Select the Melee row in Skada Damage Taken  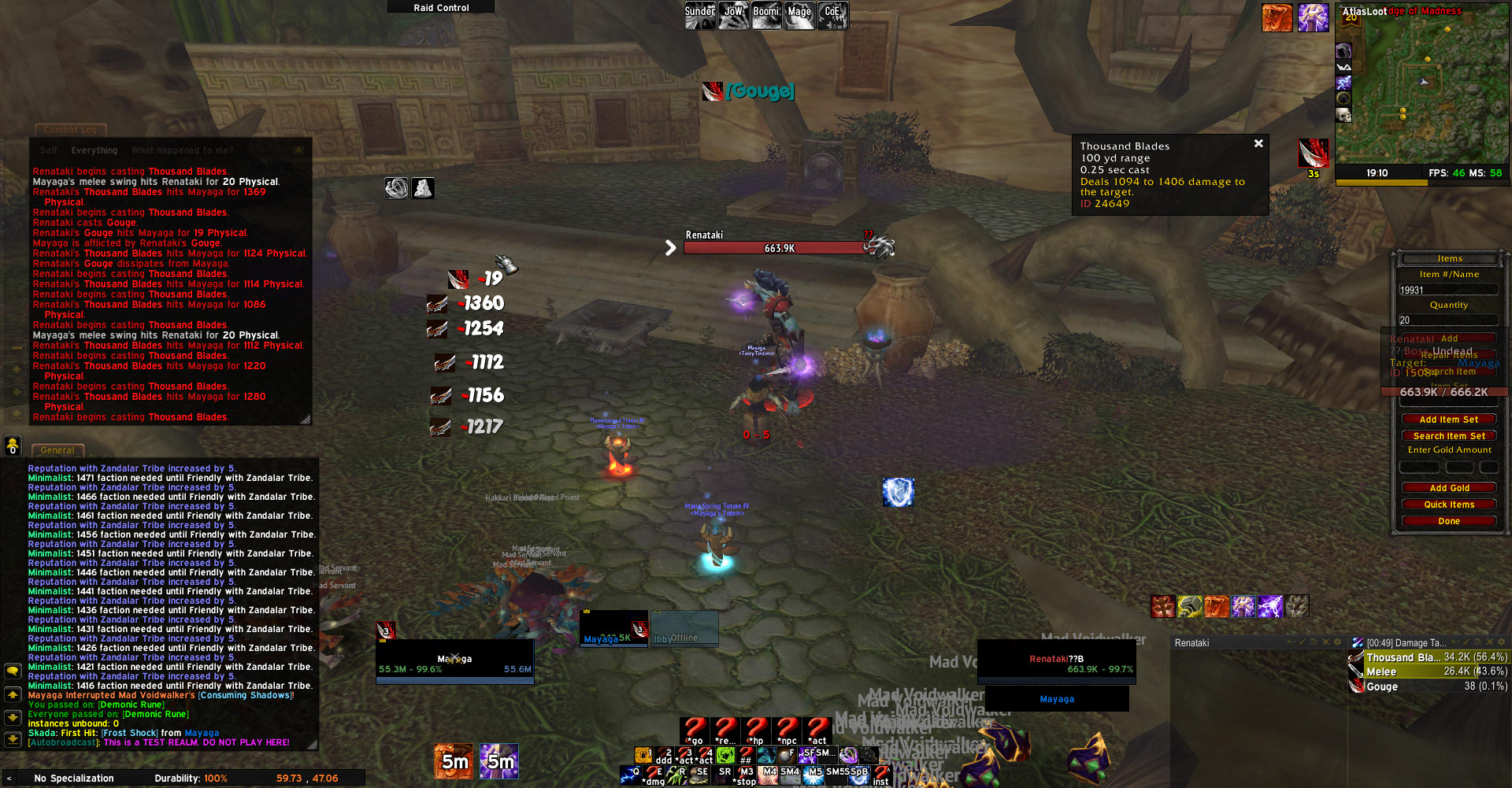[x=1425, y=671]
